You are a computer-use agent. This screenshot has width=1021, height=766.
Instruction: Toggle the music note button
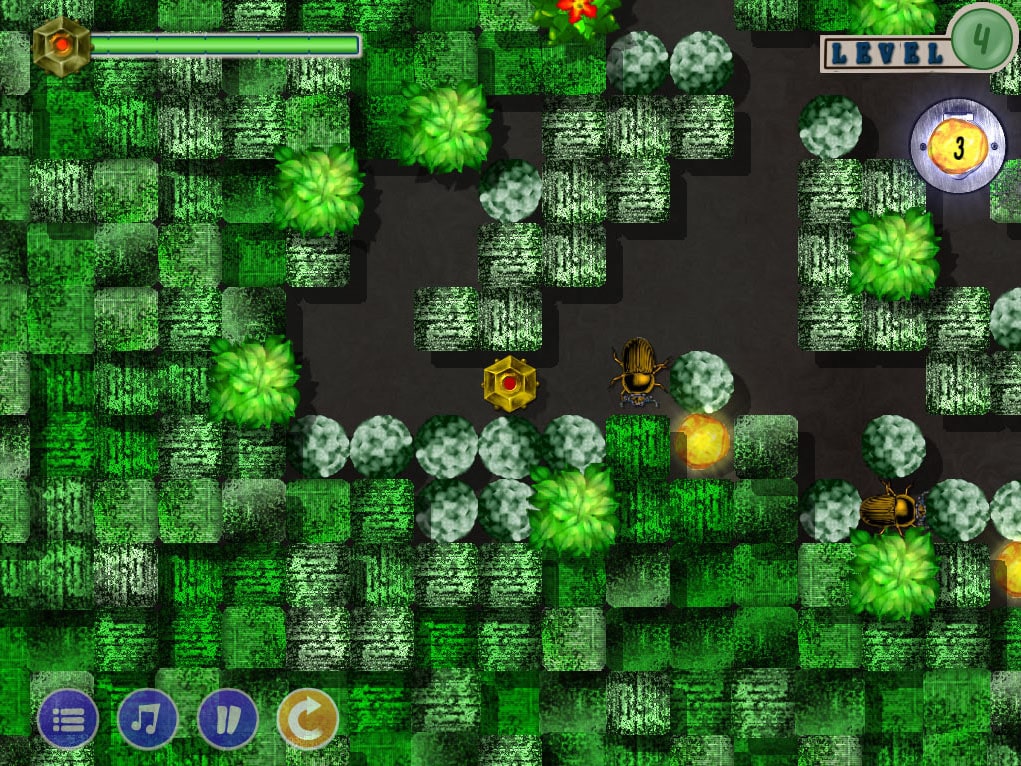pyautogui.click(x=148, y=718)
